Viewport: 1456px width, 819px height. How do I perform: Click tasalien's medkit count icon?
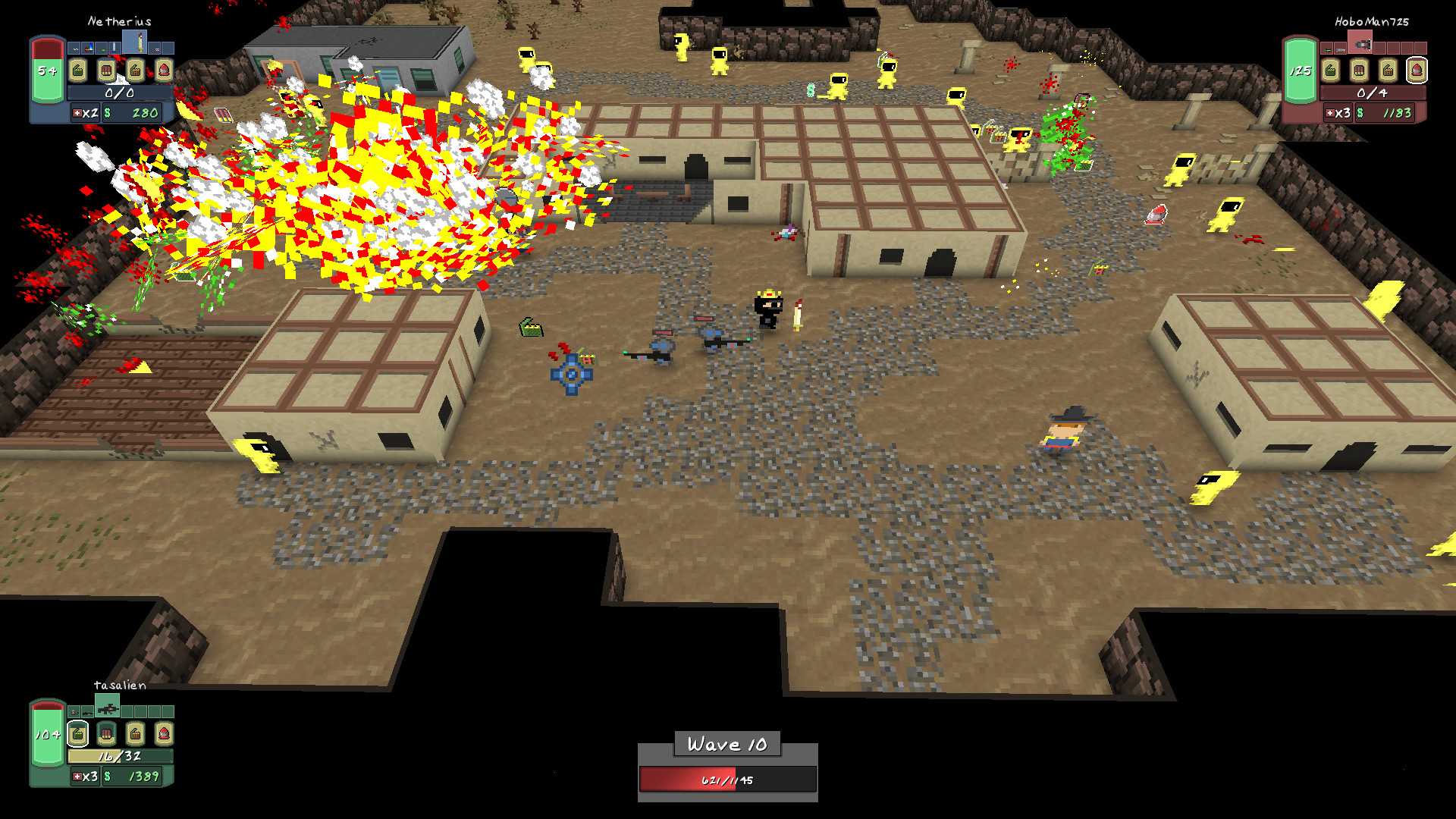click(x=77, y=777)
